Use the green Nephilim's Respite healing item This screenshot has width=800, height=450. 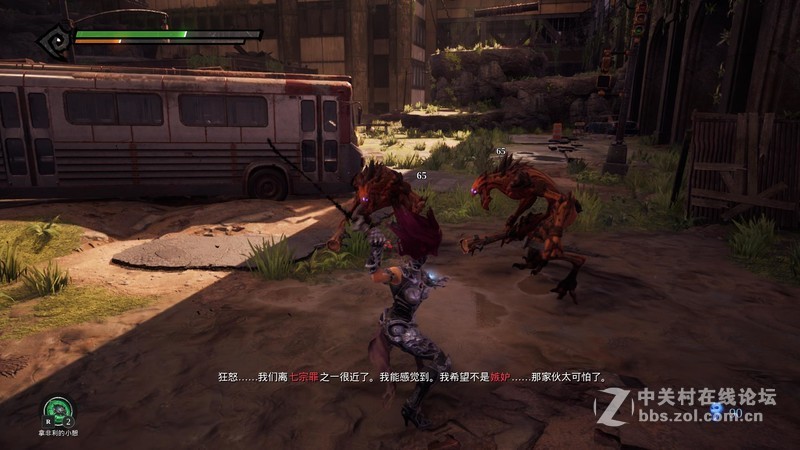pyautogui.click(x=59, y=408)
